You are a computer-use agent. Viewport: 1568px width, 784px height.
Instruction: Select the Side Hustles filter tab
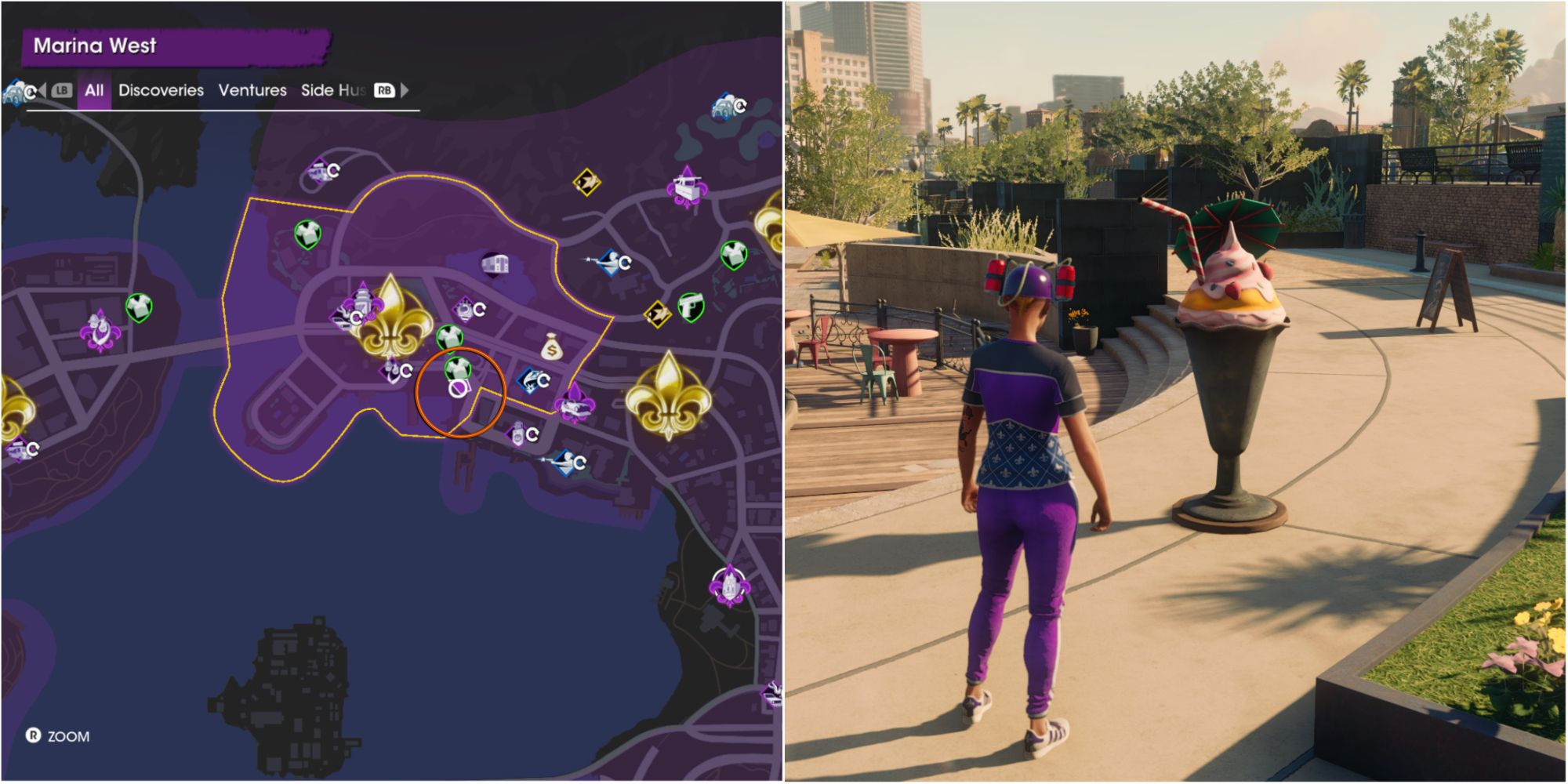333,91
